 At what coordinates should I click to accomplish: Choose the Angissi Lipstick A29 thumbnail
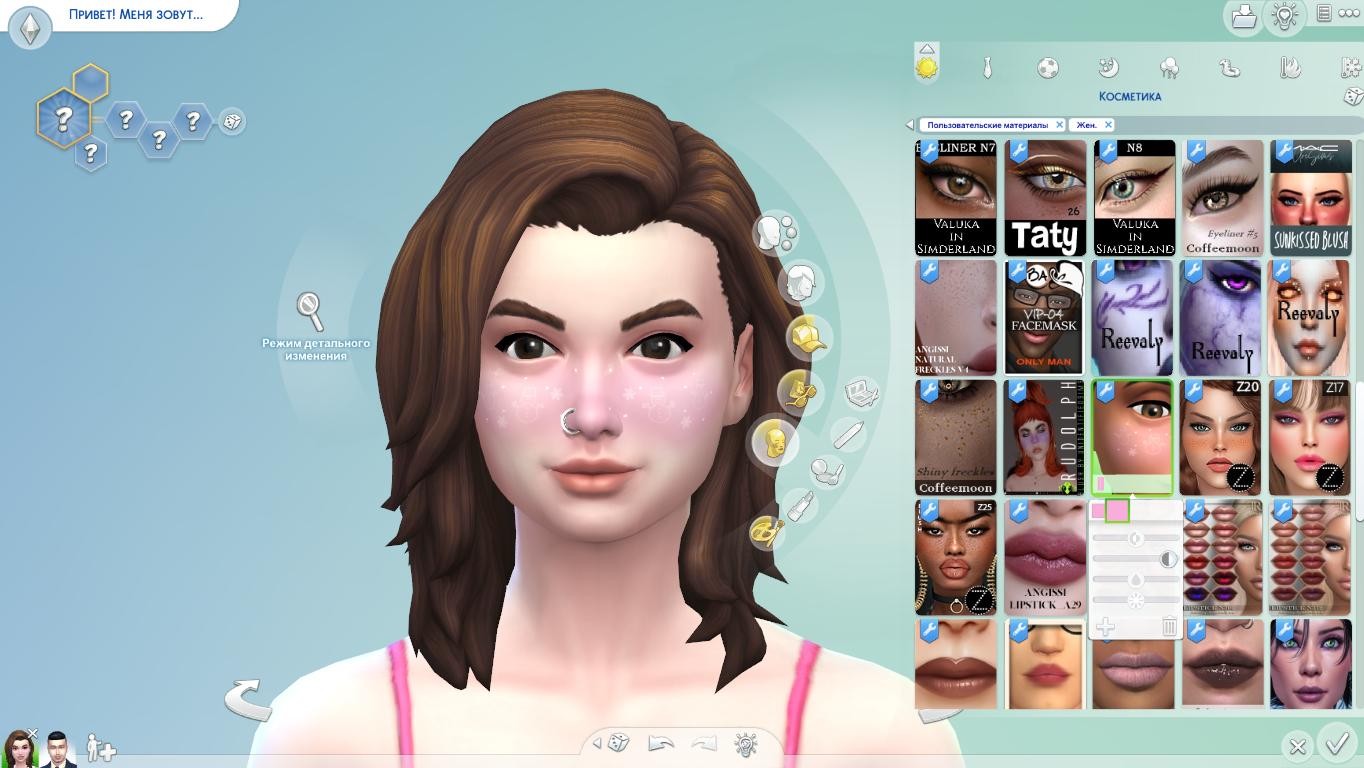[1045, 557]
